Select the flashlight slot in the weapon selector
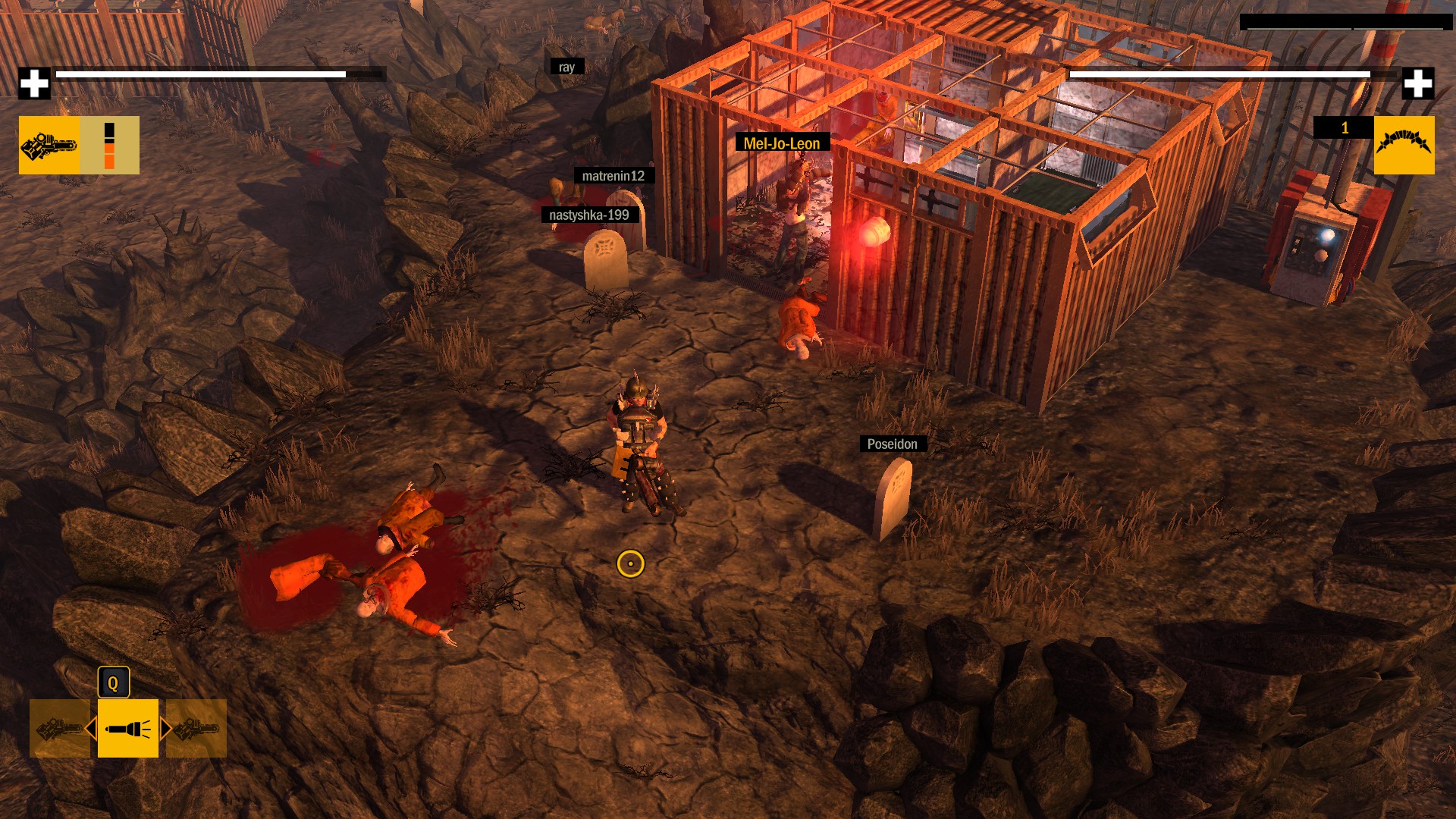 [x=127, y=728]
